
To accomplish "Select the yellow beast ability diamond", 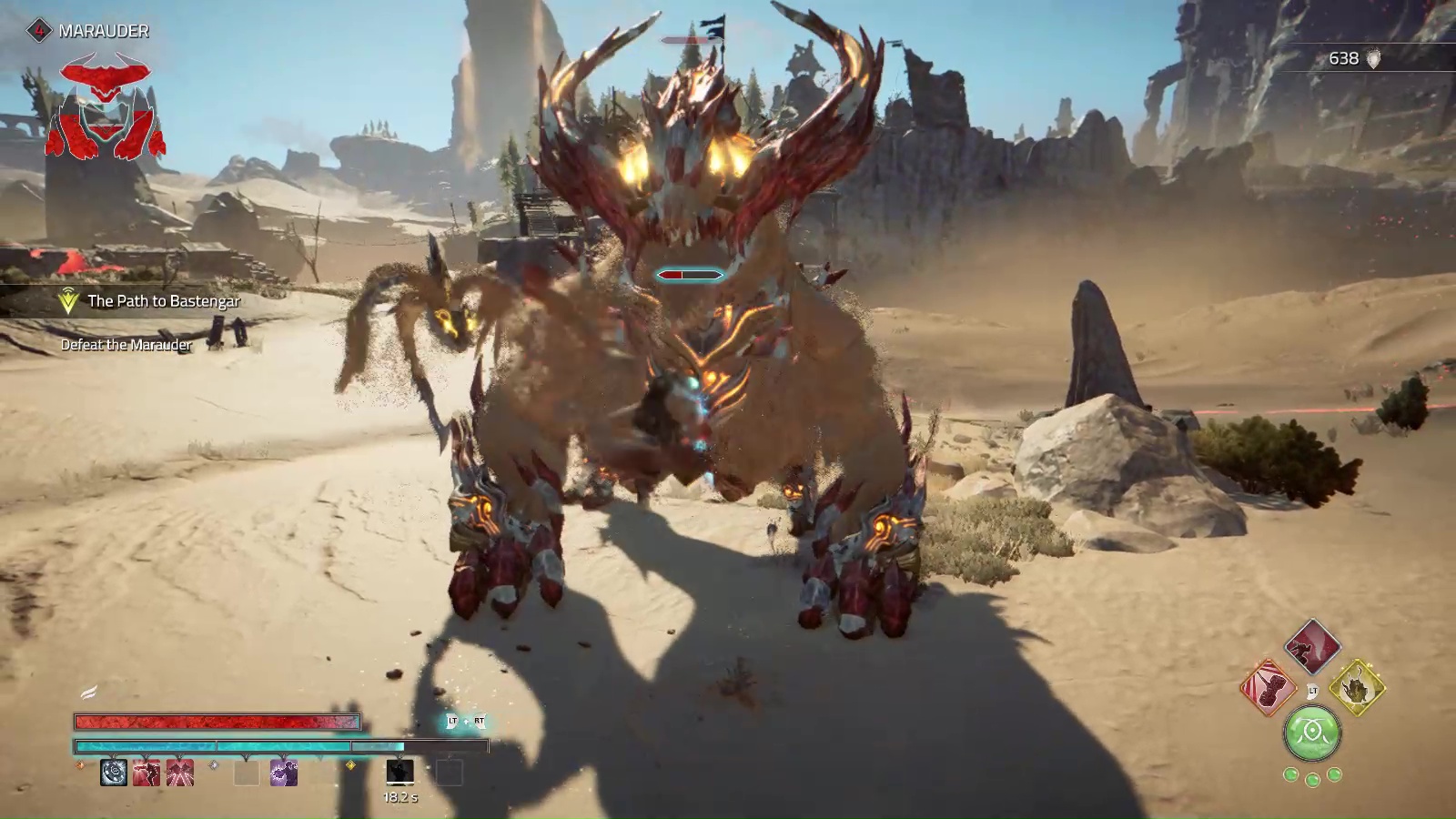I will click(1357, 688).
